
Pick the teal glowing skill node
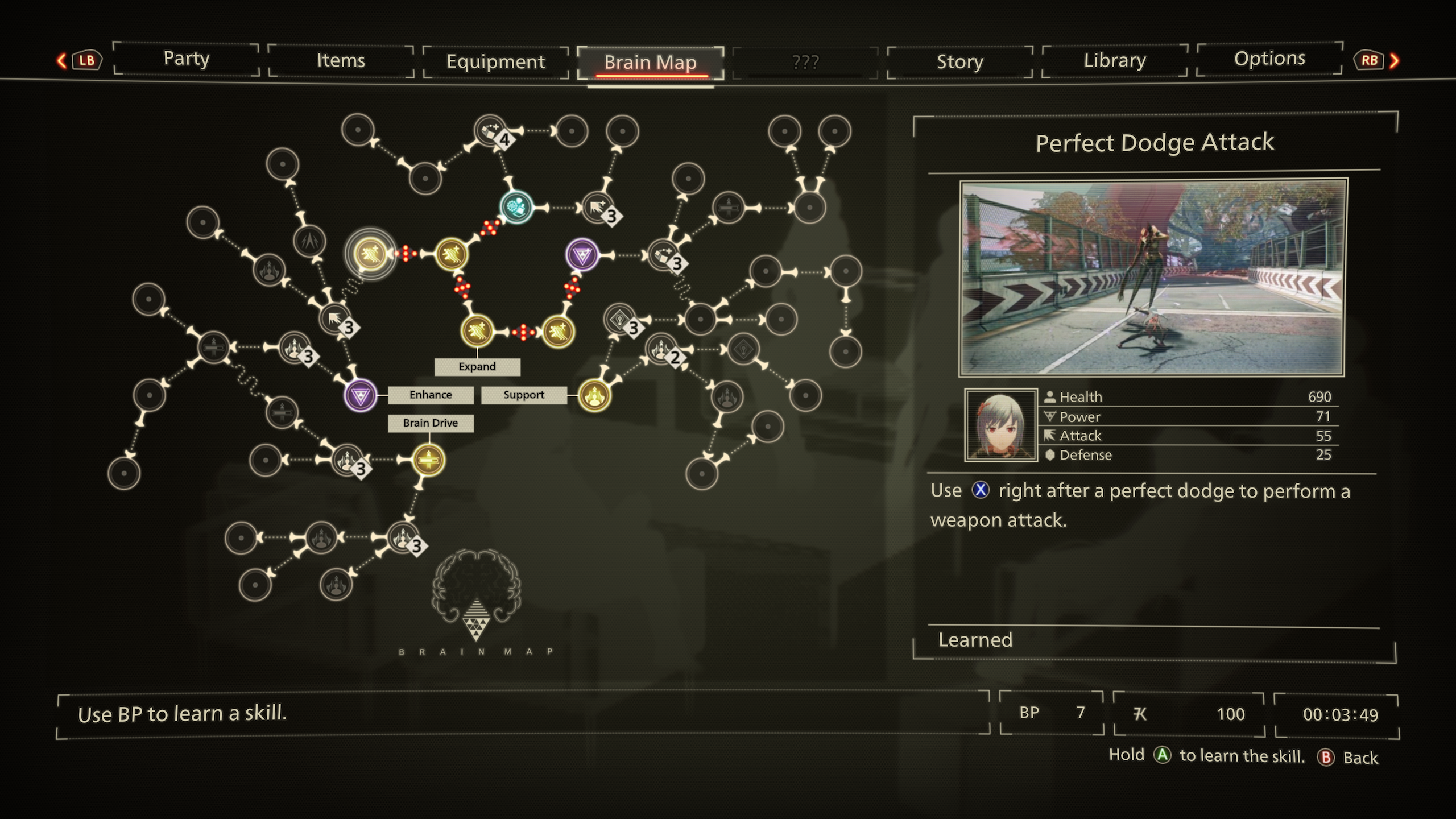[516, 206]
